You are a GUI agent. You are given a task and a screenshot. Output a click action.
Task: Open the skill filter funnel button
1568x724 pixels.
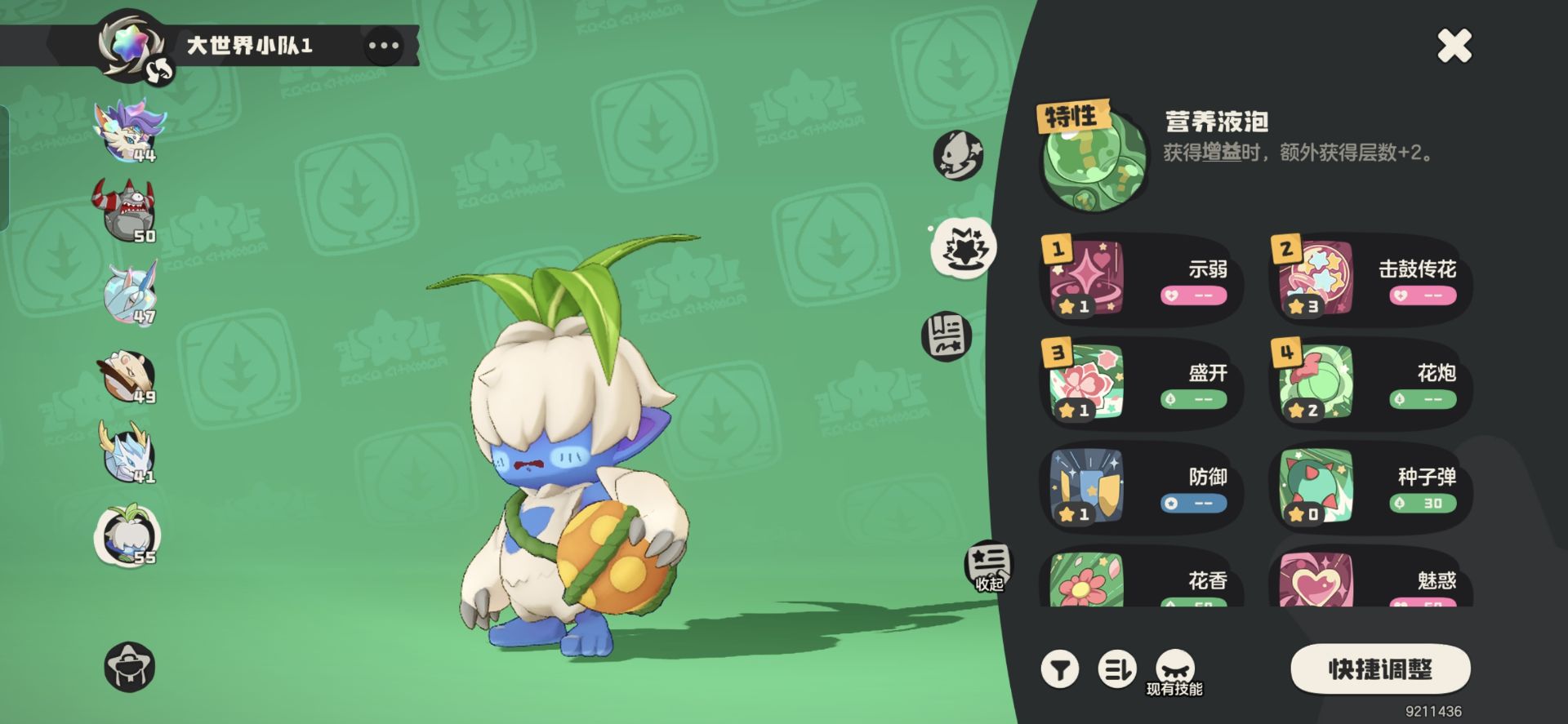1060,670
